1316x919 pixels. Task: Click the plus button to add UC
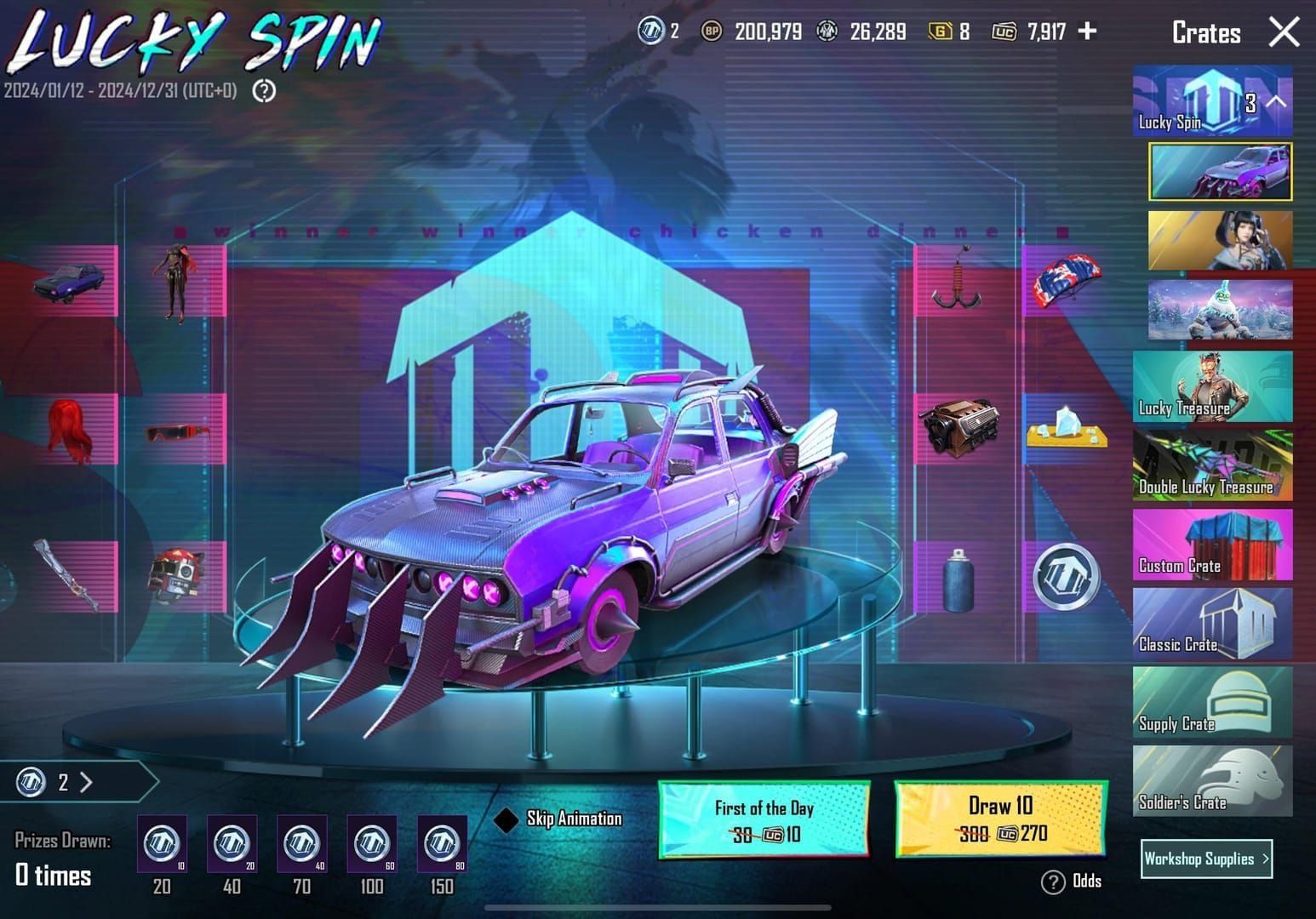point(1087,31)
